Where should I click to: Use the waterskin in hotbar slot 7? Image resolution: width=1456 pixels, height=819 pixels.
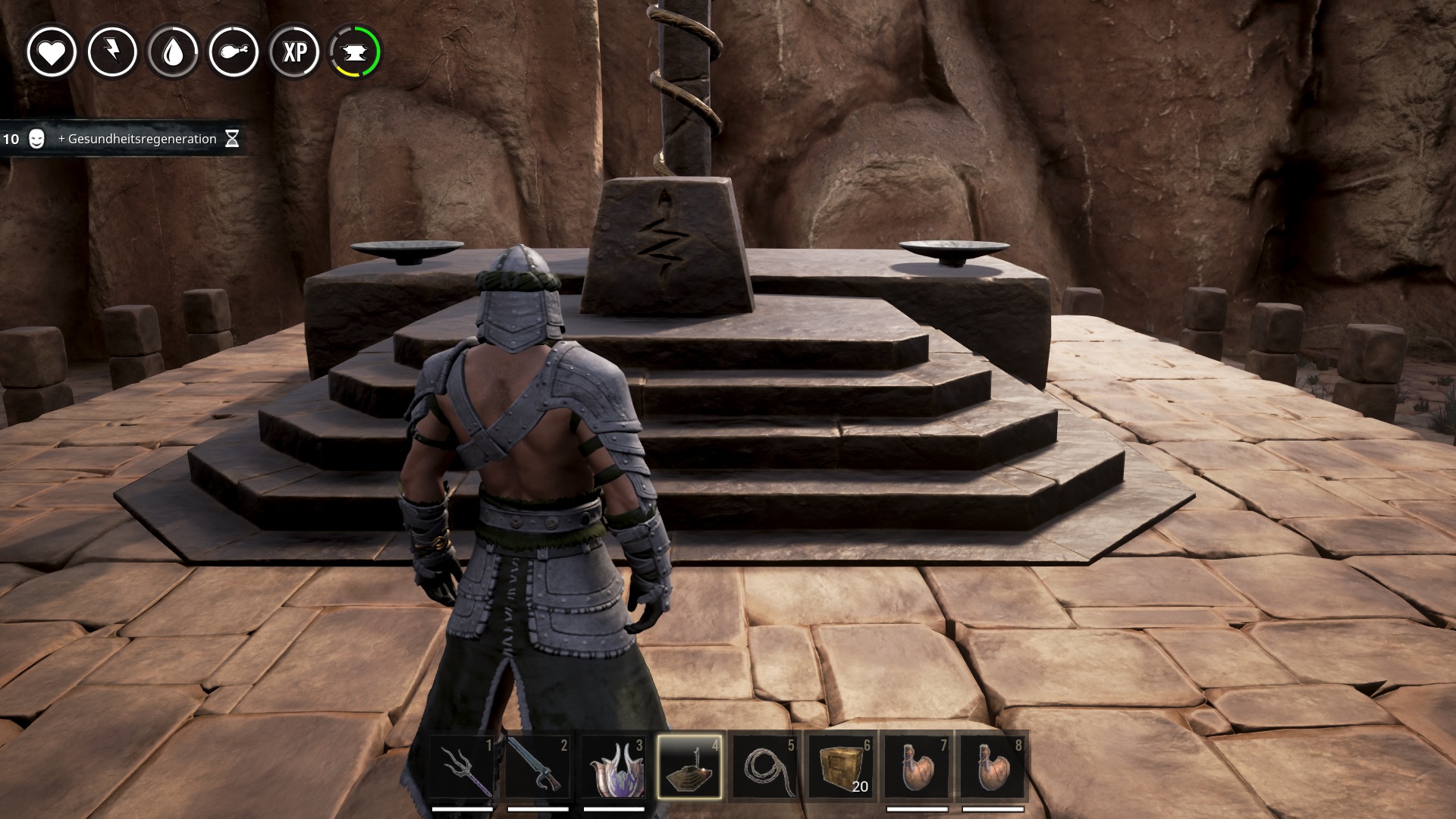coord(917,766)
